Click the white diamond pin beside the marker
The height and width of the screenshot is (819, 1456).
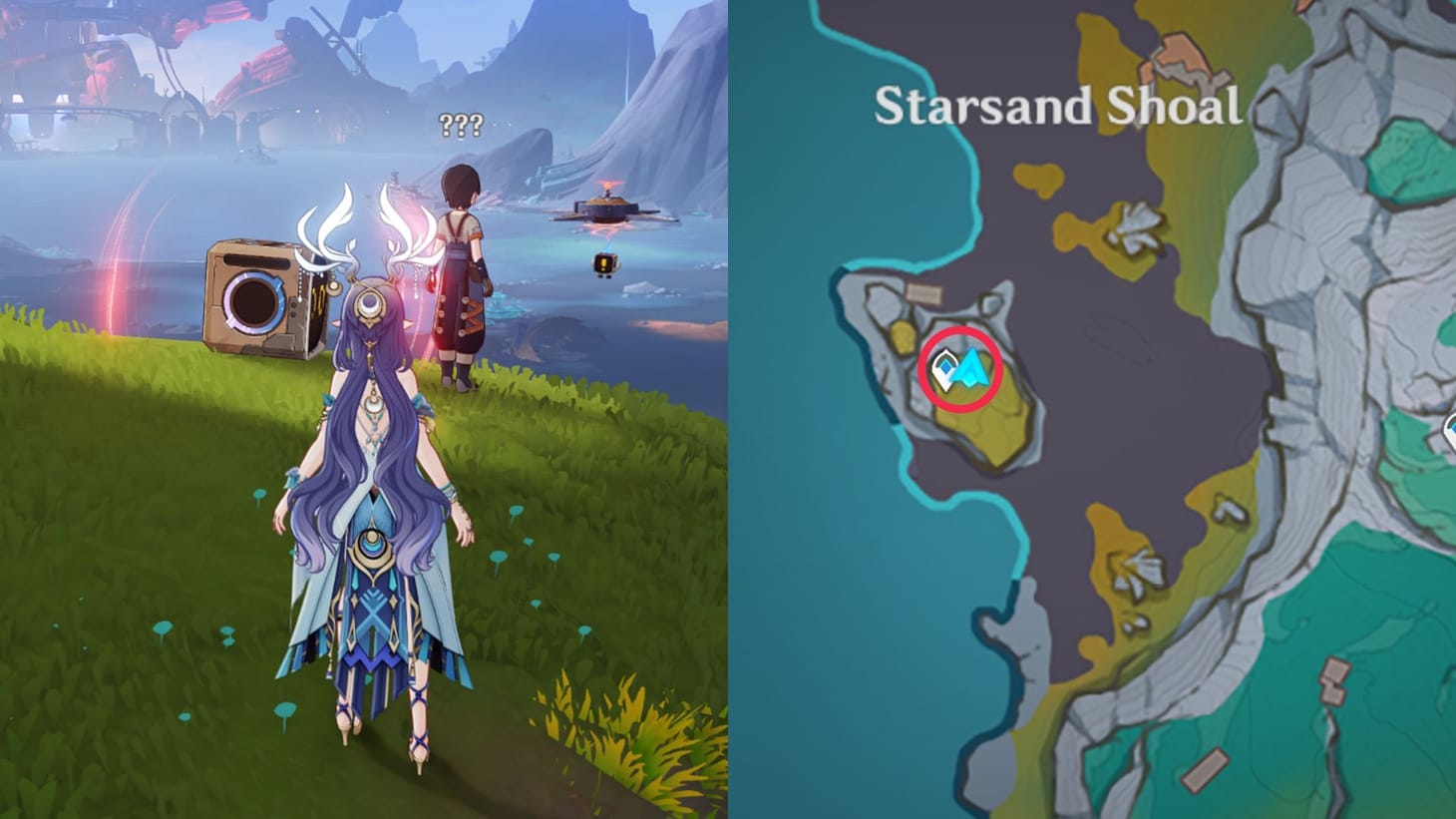coord(945,369)
